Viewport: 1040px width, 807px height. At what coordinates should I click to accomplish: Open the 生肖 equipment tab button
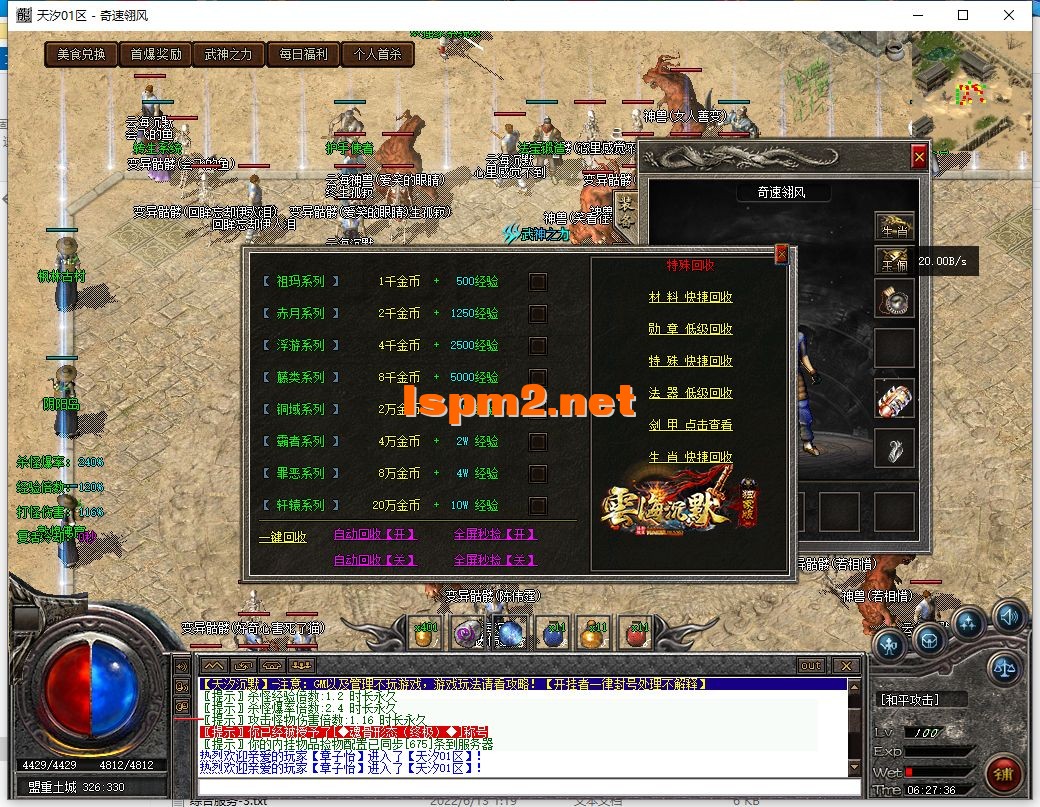point(894,227)
